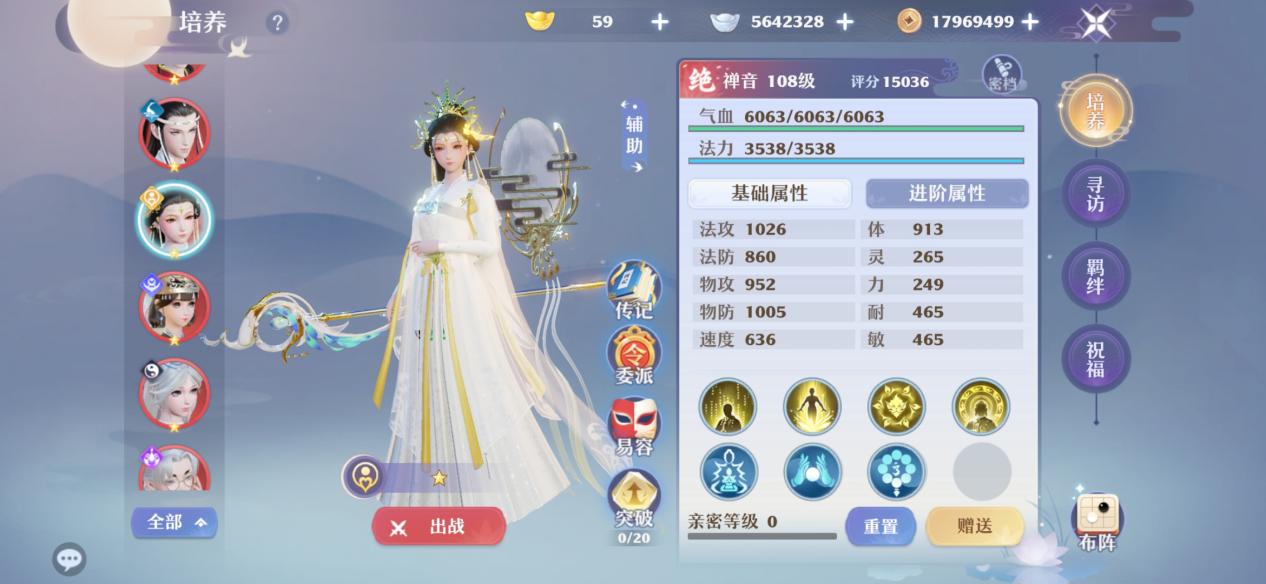Open the 传记 biography icon

click(x=634, y=290)
